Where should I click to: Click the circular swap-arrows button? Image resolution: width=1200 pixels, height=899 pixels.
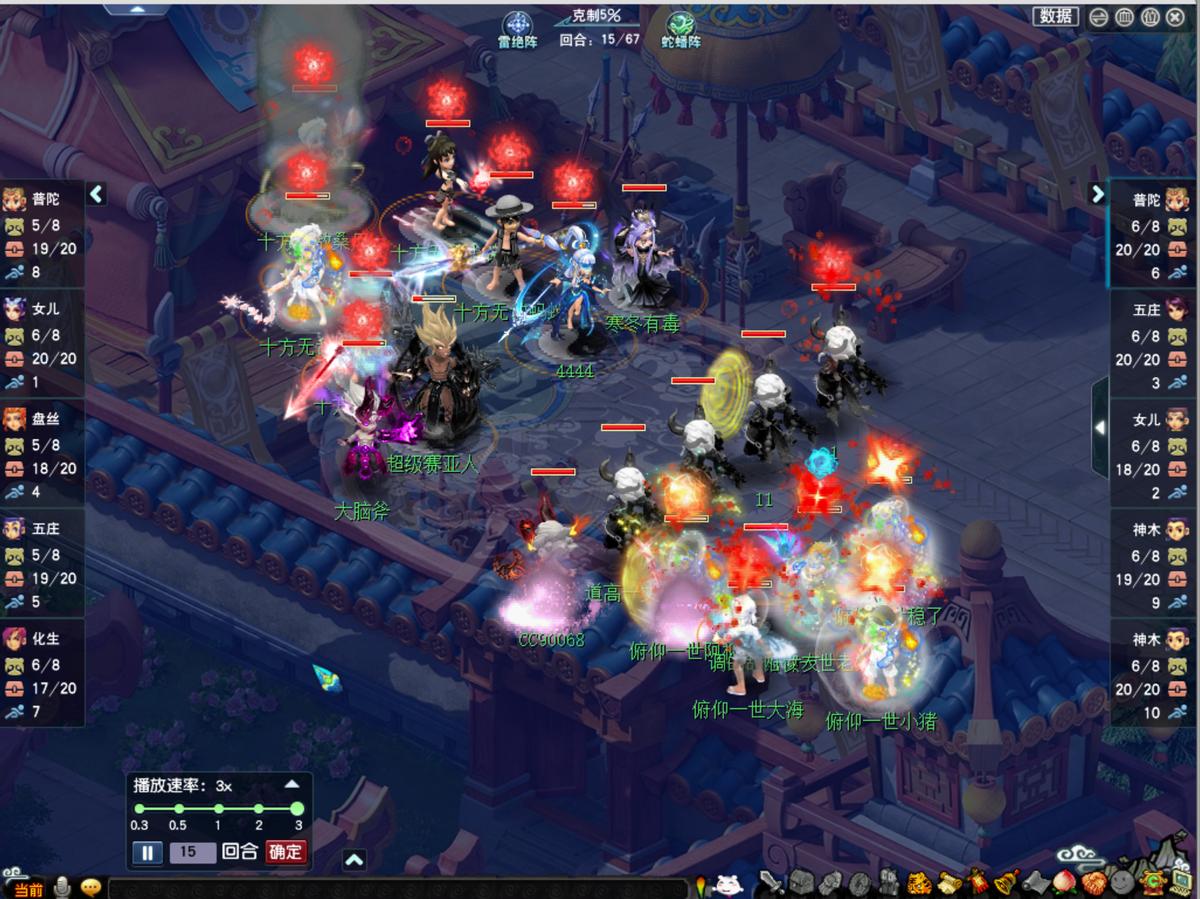point(1099,17)
